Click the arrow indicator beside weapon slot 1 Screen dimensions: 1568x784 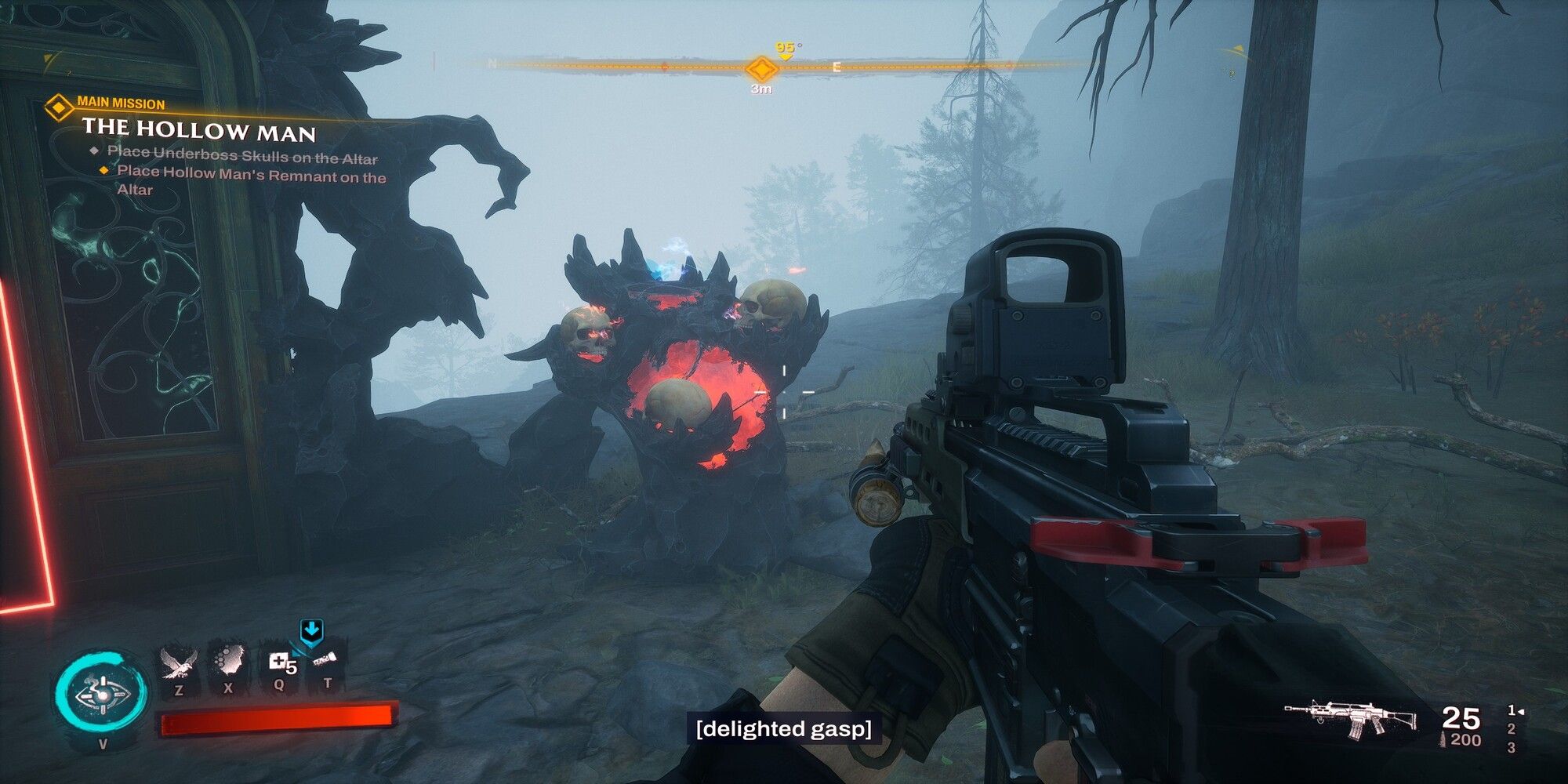1521,711
